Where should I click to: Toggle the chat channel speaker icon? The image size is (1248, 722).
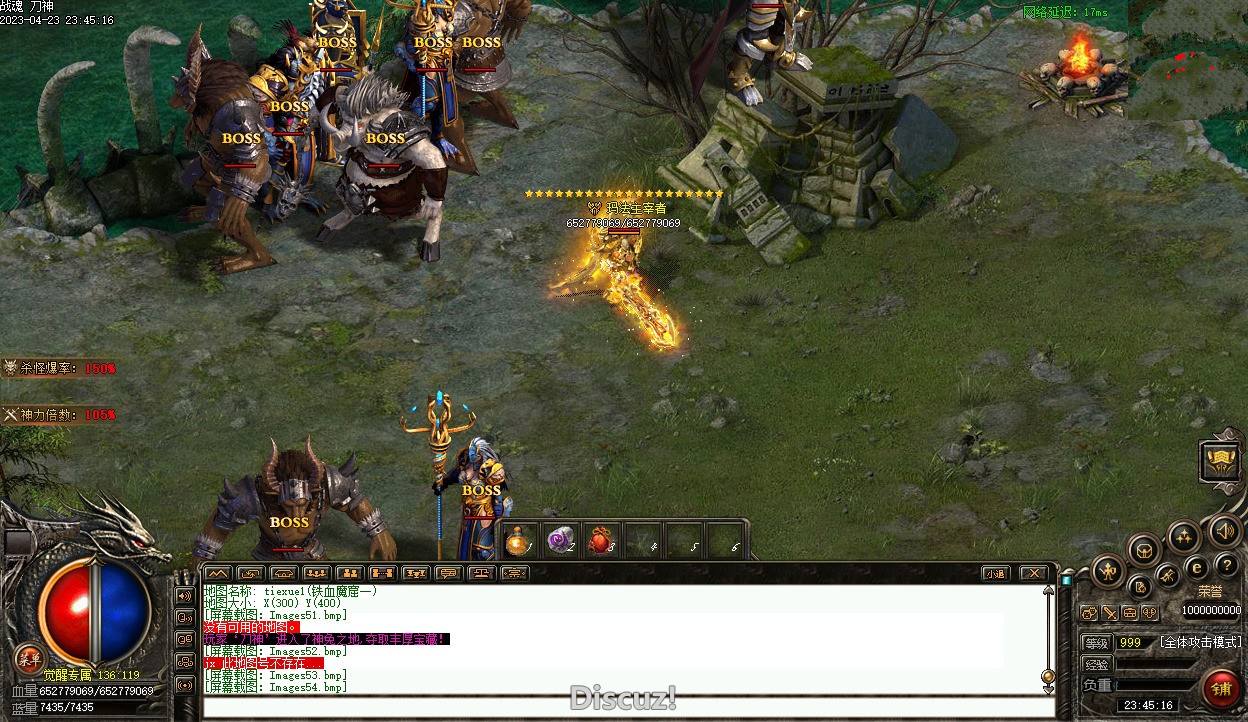[185, 595]
